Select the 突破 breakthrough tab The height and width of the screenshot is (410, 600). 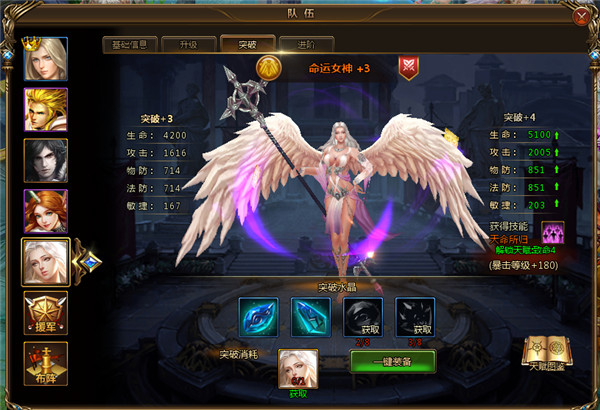[x=246, y=45]
